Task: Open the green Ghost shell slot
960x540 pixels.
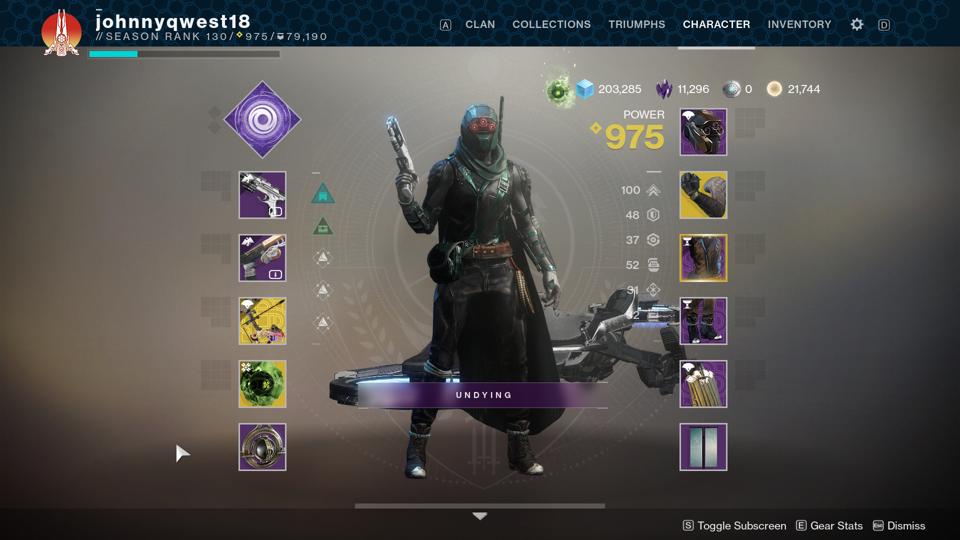Action: [x=262, y=384]
